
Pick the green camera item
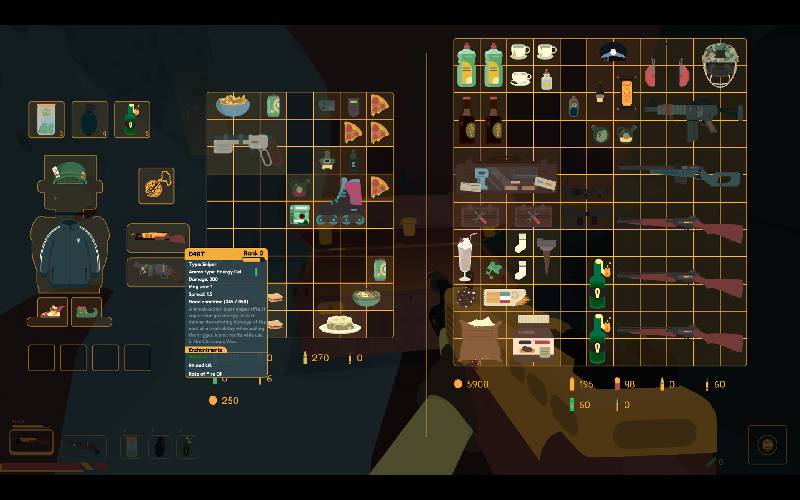coord(299,213)
